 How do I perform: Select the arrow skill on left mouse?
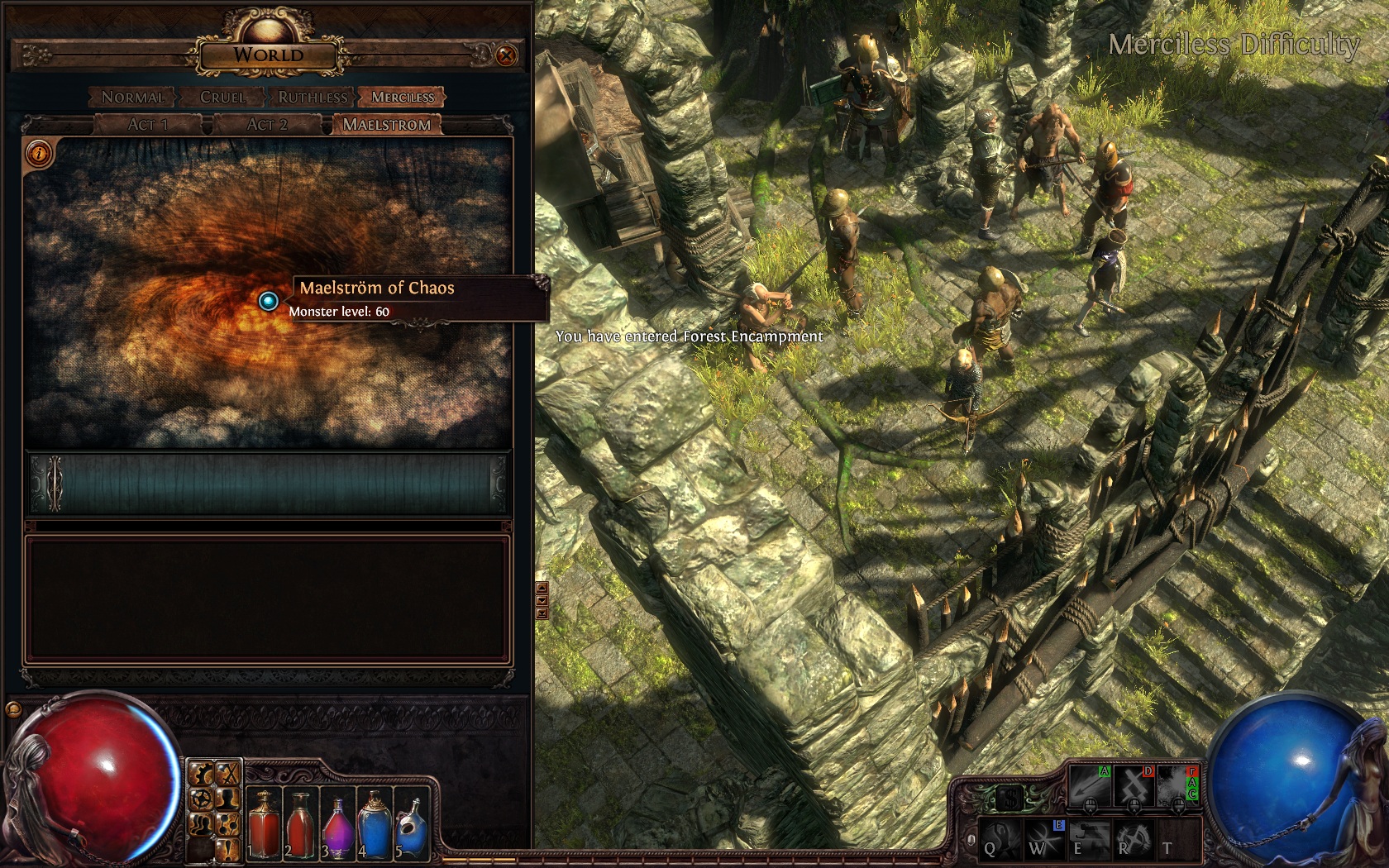(x=1090, y=785)
